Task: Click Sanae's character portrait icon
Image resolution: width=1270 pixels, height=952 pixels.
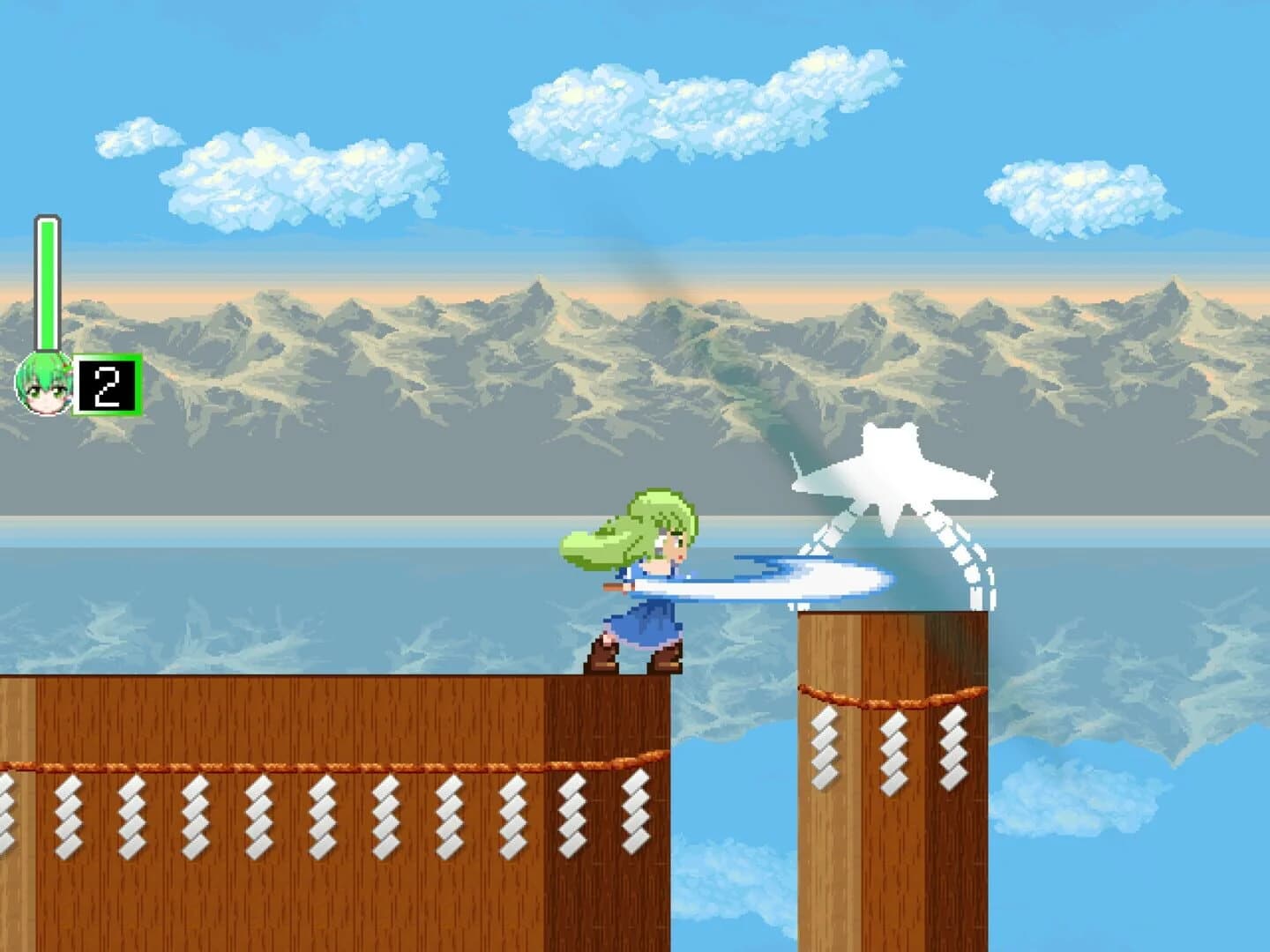Action: [42, 385]
